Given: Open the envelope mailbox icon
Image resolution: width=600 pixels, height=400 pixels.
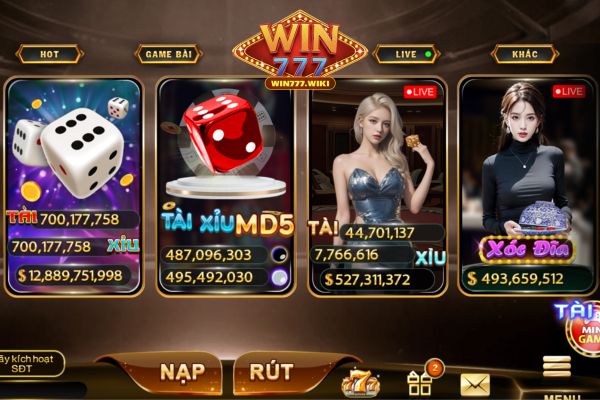Looking at the screenshot, I should click(x=476, y=382).
